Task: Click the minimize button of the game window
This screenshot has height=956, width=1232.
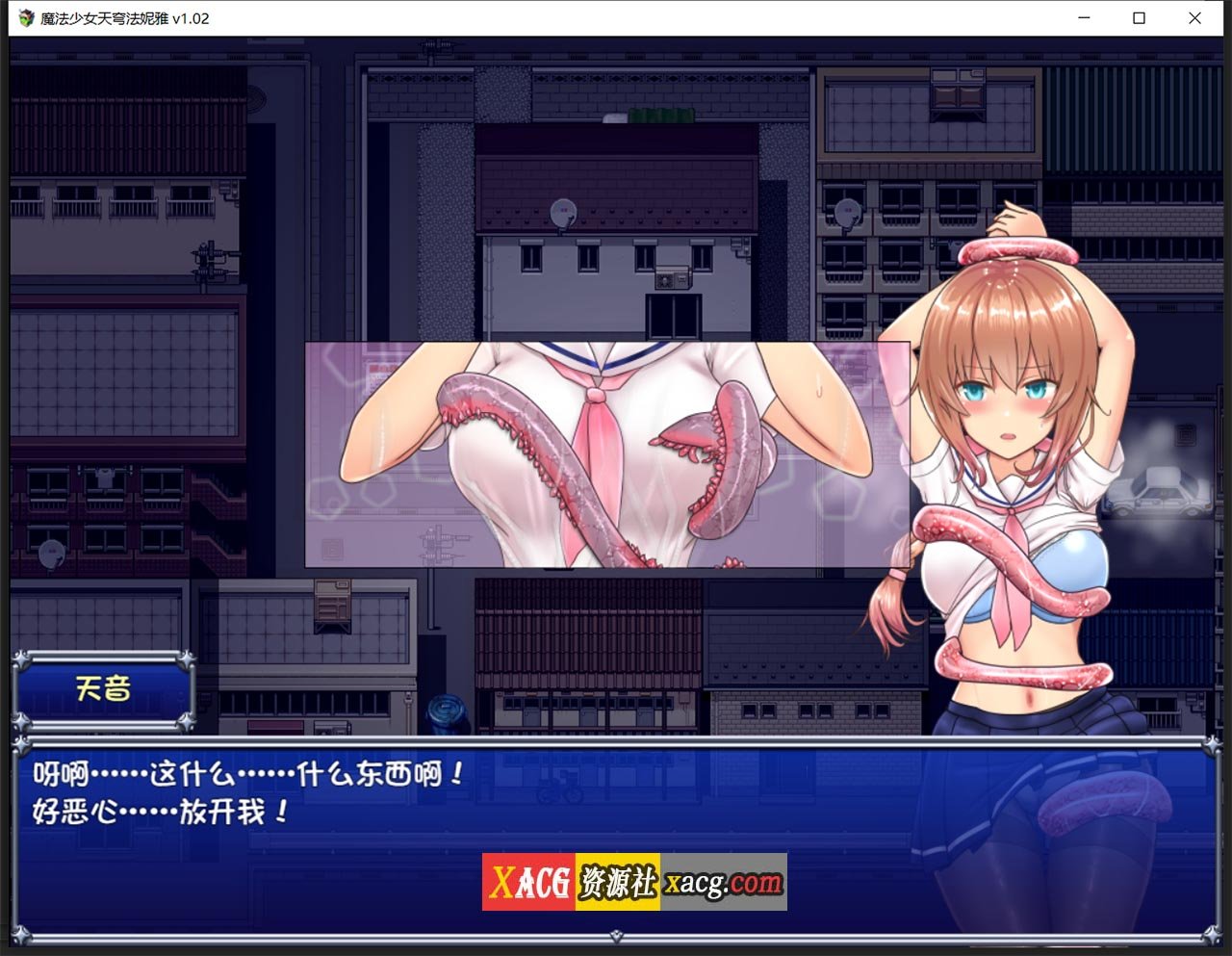Action: point(1082,18)
